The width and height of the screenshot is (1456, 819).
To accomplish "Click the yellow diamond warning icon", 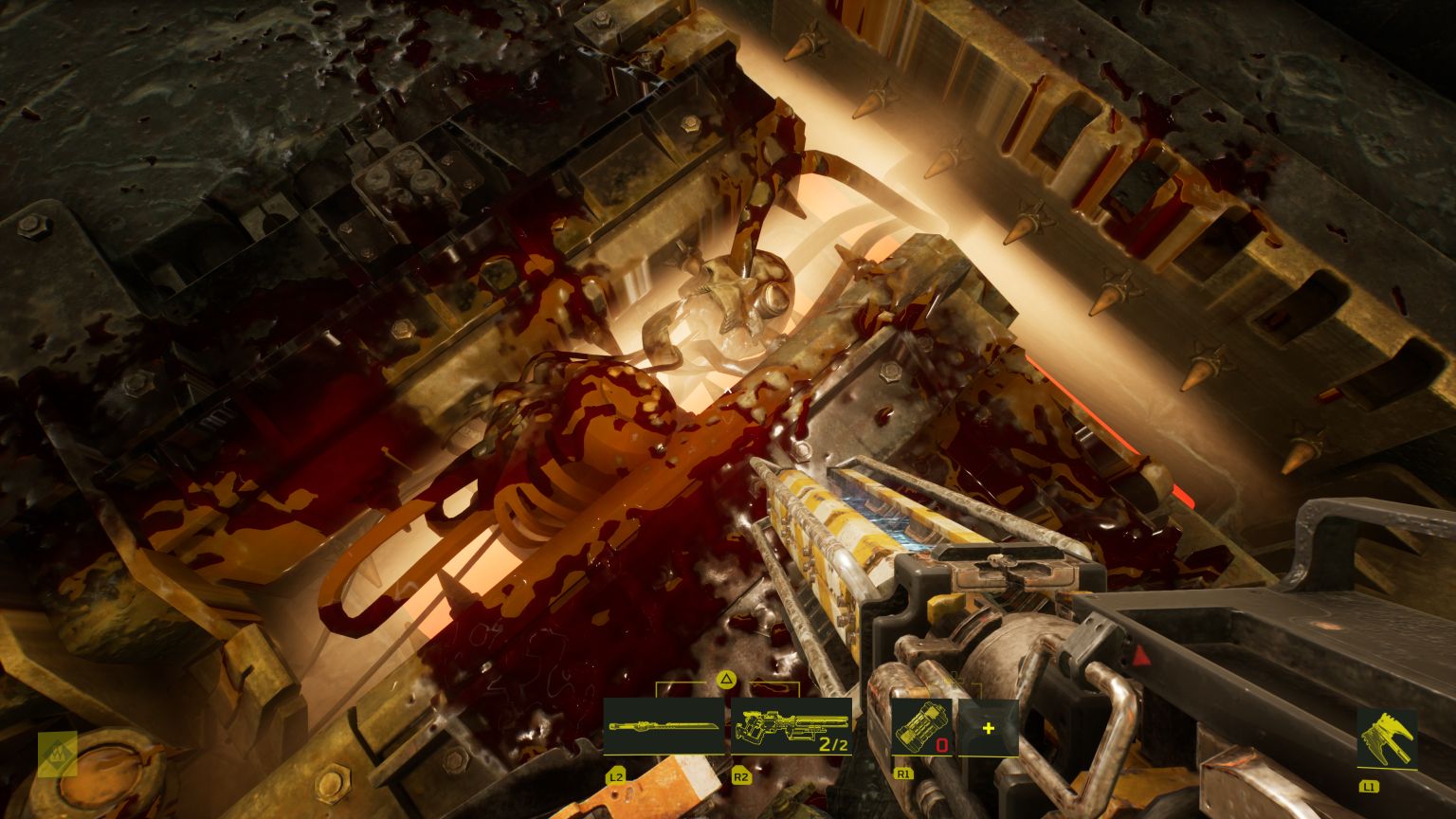I will pos(57,755).
